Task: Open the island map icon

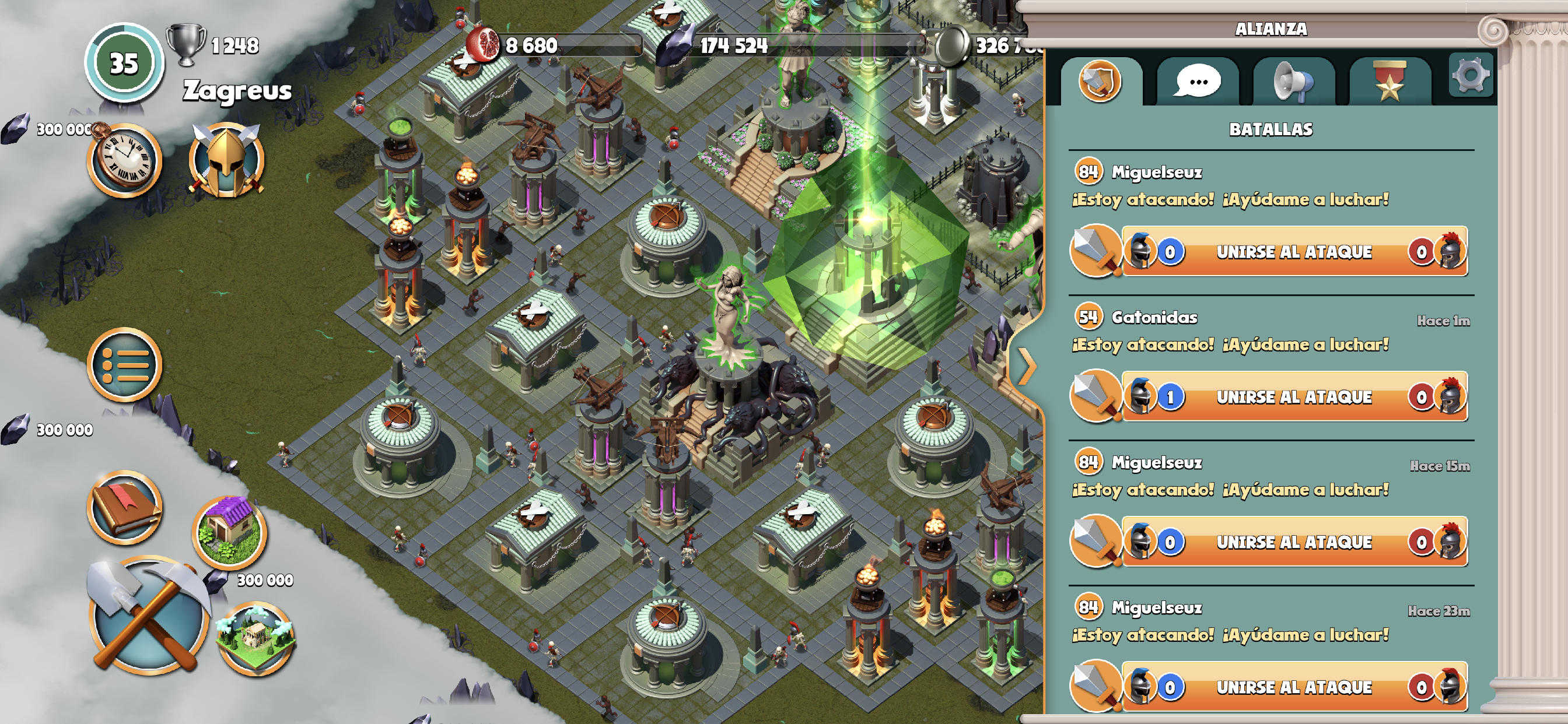Action: (x=255, y=638)
